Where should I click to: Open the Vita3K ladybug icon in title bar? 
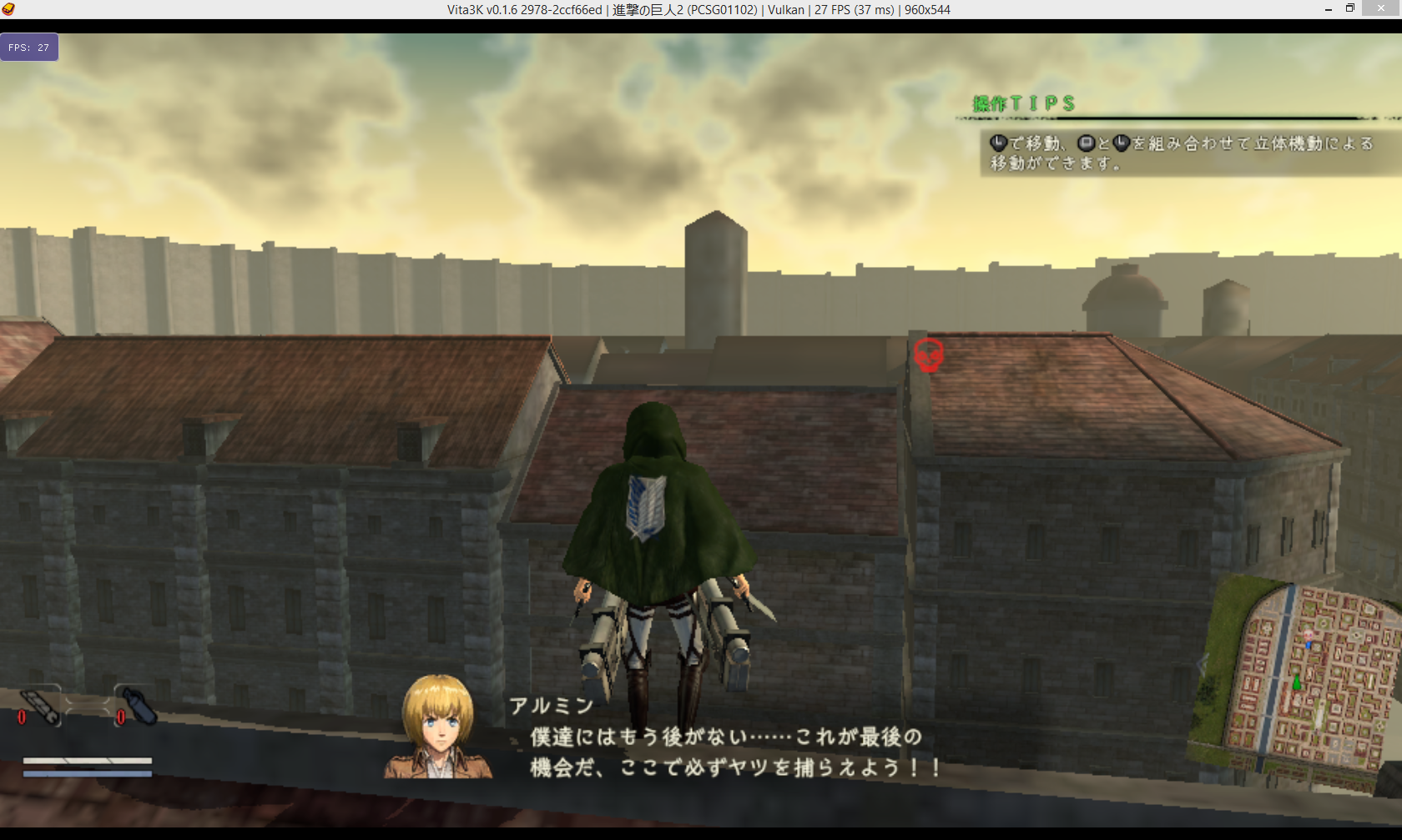coord(8,9)
